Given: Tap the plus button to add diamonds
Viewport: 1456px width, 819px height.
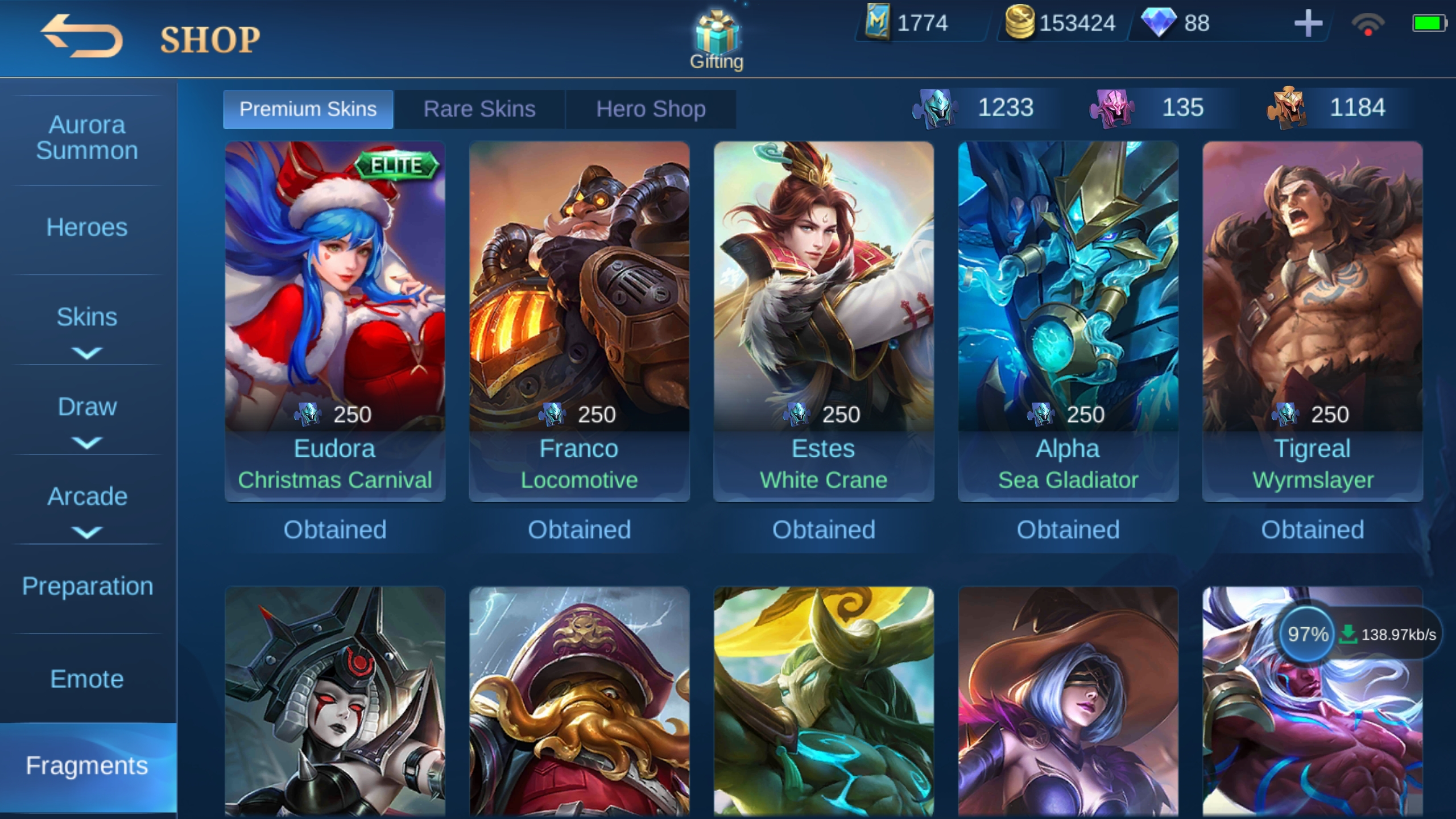Looking at the screenshot, I should 1308,24.
